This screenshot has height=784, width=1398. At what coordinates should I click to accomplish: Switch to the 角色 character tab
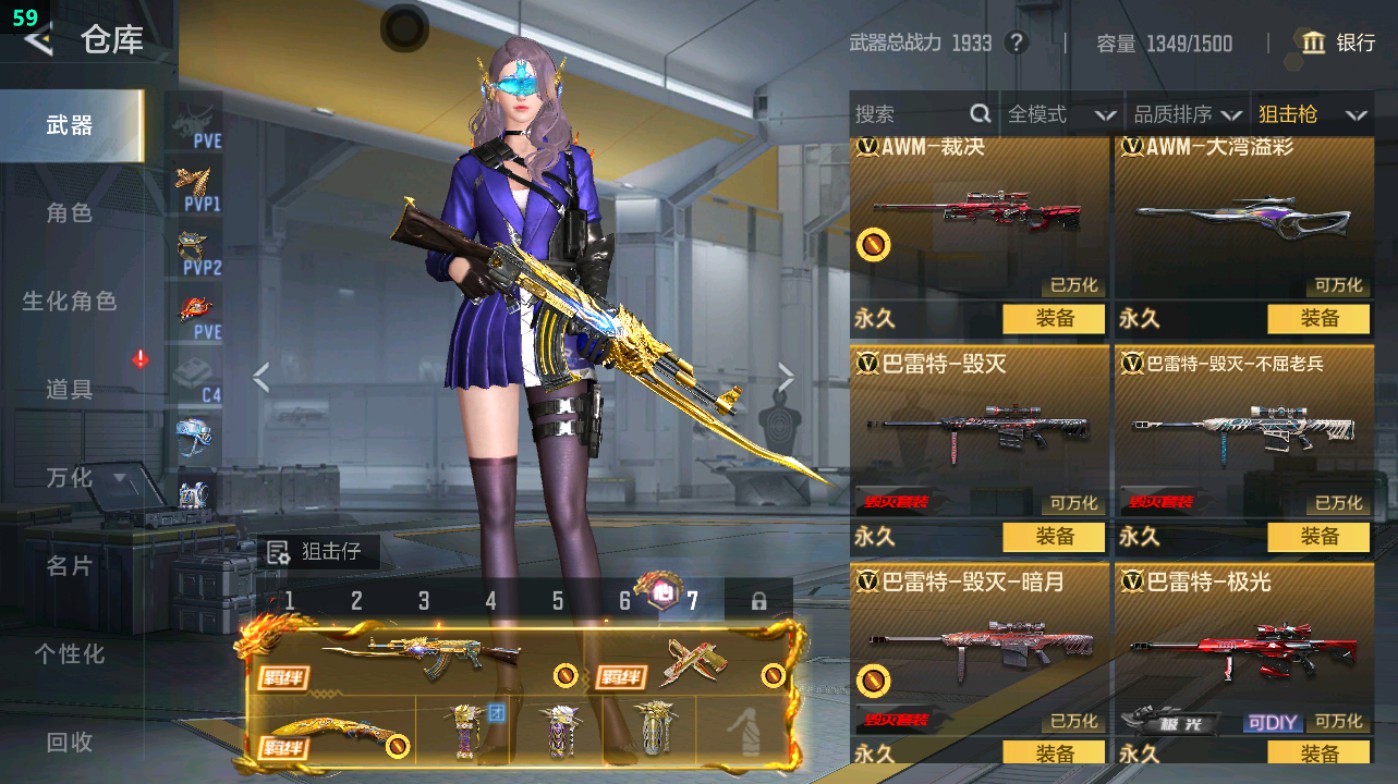pos(70,215)
